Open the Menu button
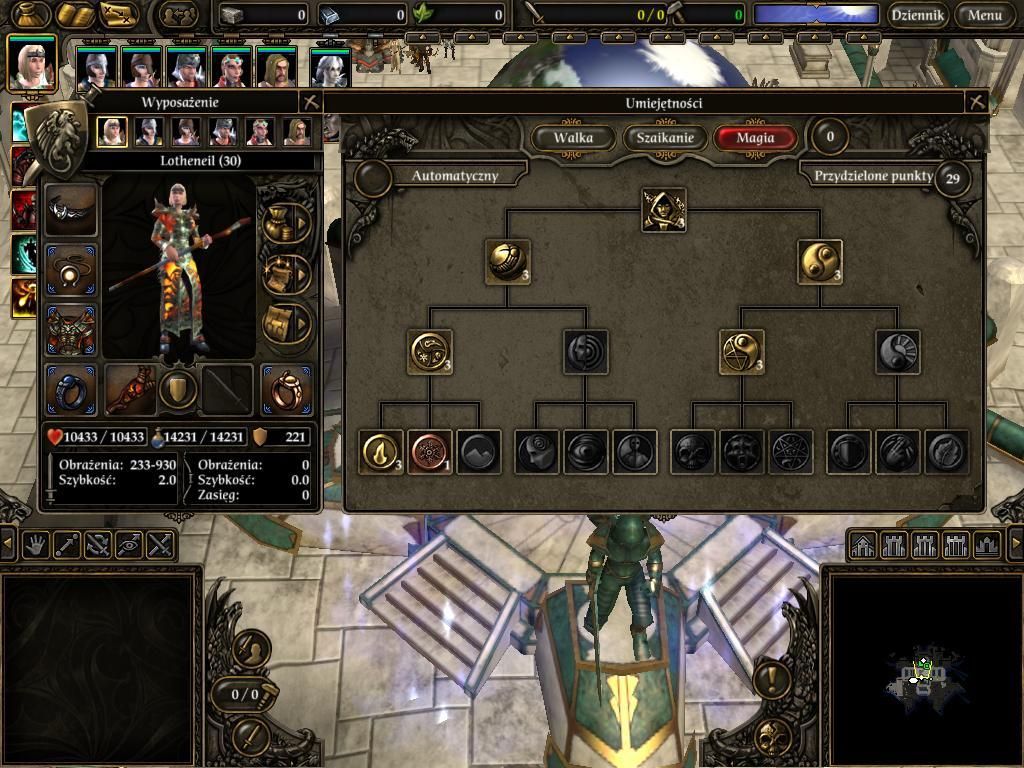The width and height of the screenshot is (1024, 768). (x=984, y=15)
